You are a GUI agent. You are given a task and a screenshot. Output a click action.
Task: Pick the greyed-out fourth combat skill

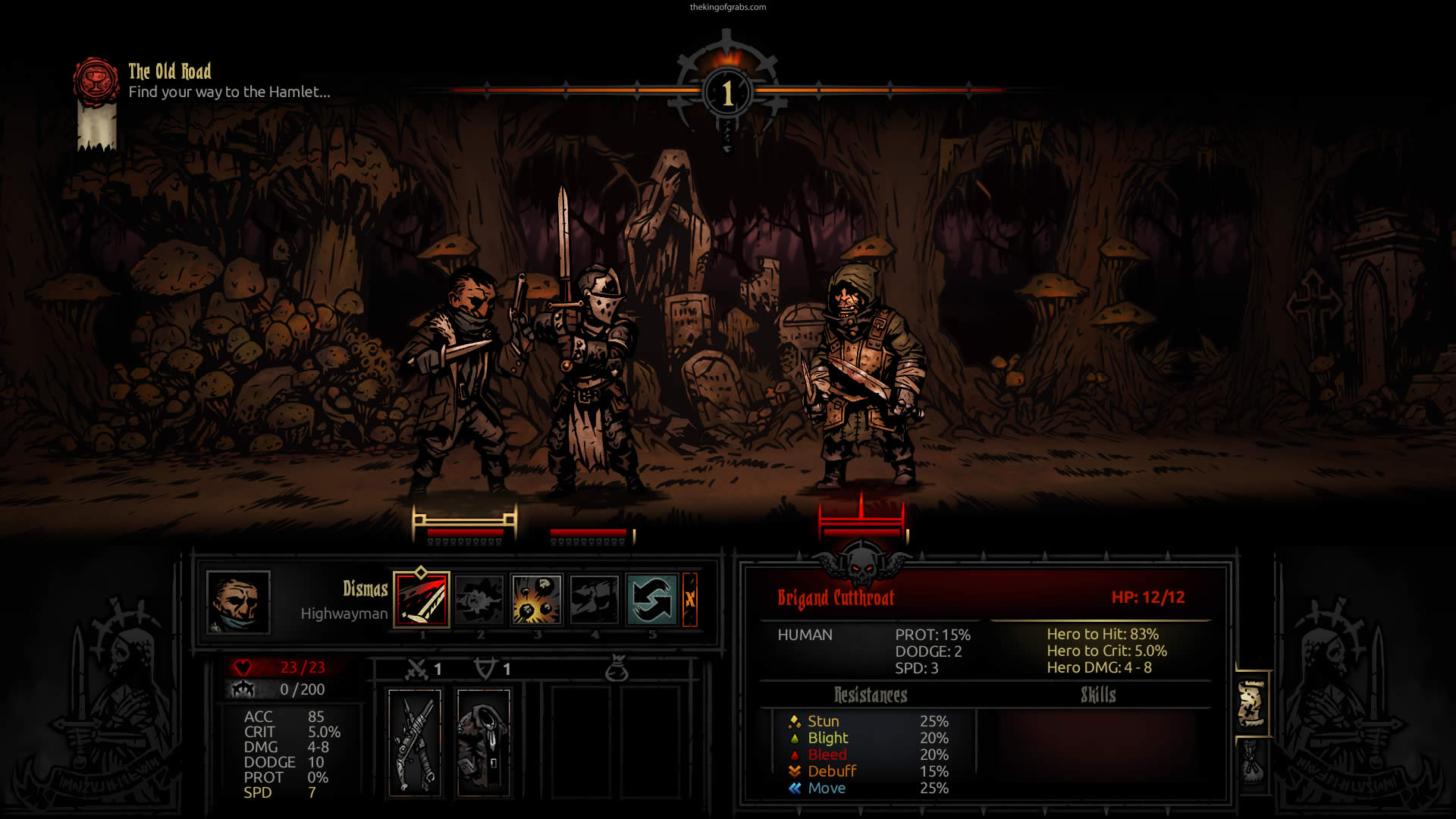tap(595, 599)
